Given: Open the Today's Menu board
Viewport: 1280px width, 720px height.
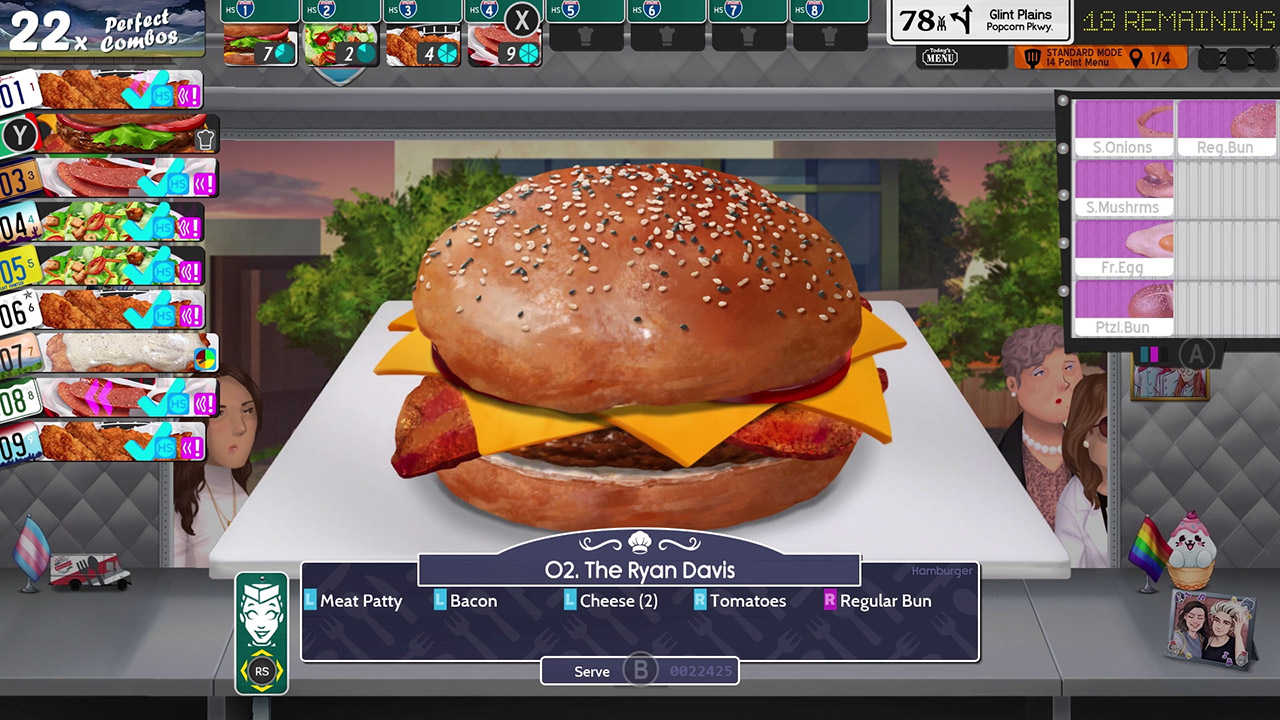Looking at the screenshot, I should pos(940,56).
